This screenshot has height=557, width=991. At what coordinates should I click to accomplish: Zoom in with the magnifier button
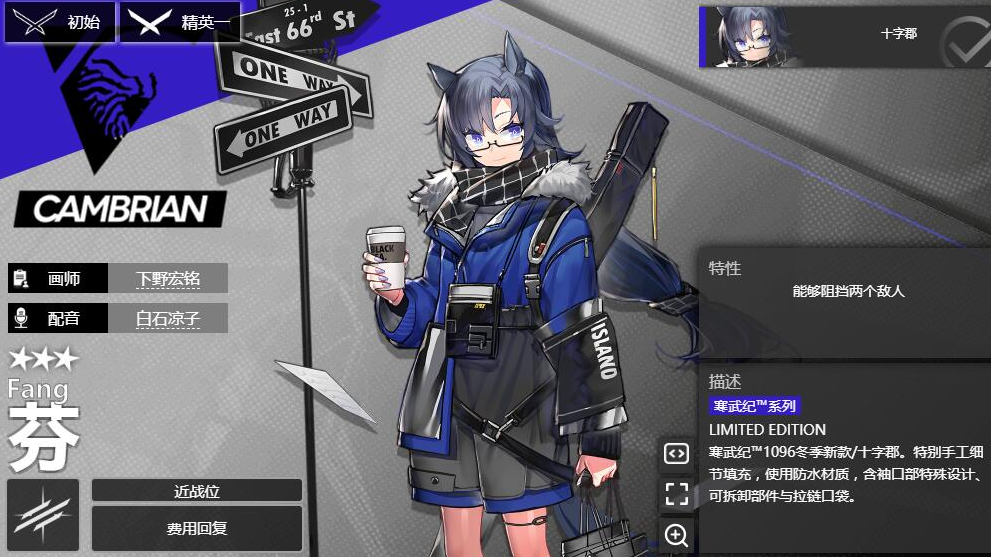[677, 535]
